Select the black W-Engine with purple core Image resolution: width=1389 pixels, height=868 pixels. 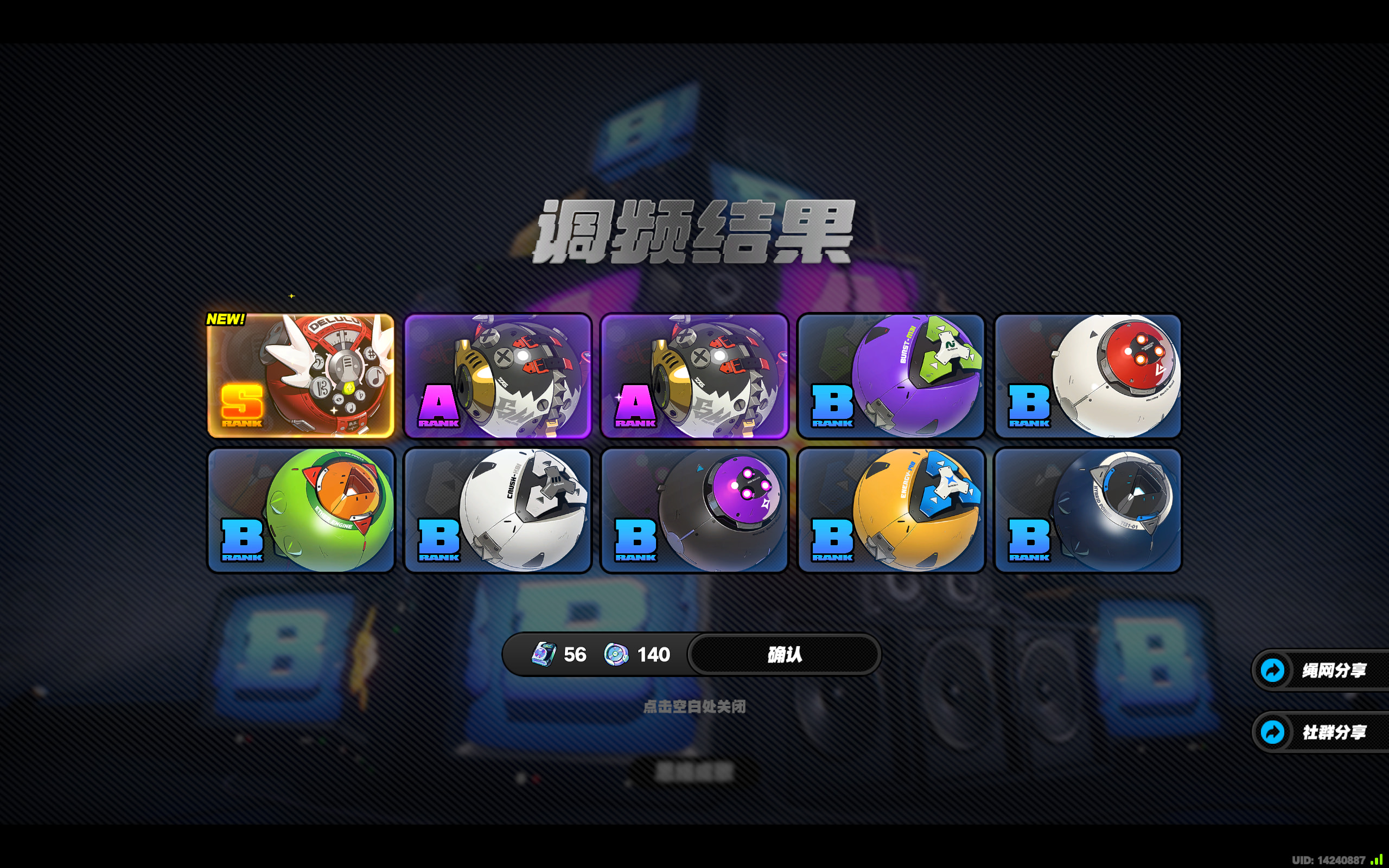694,510
